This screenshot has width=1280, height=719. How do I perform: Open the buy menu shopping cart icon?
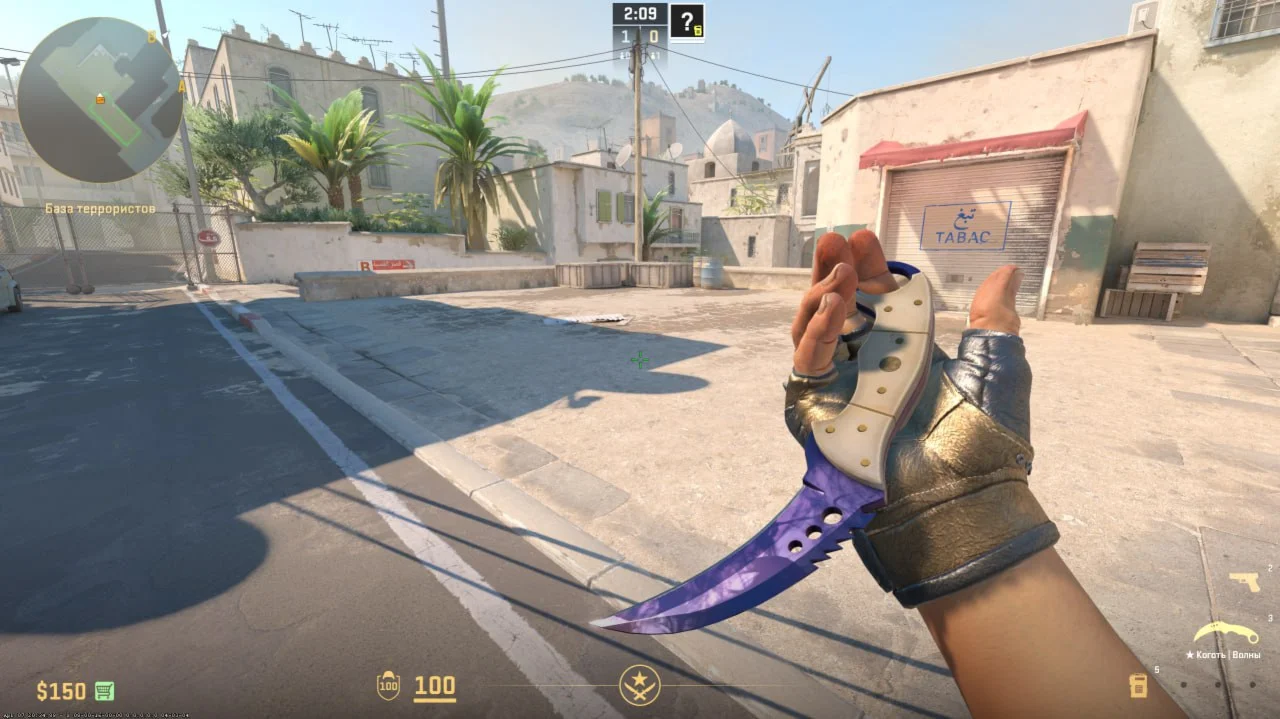(x=104, y=691)
